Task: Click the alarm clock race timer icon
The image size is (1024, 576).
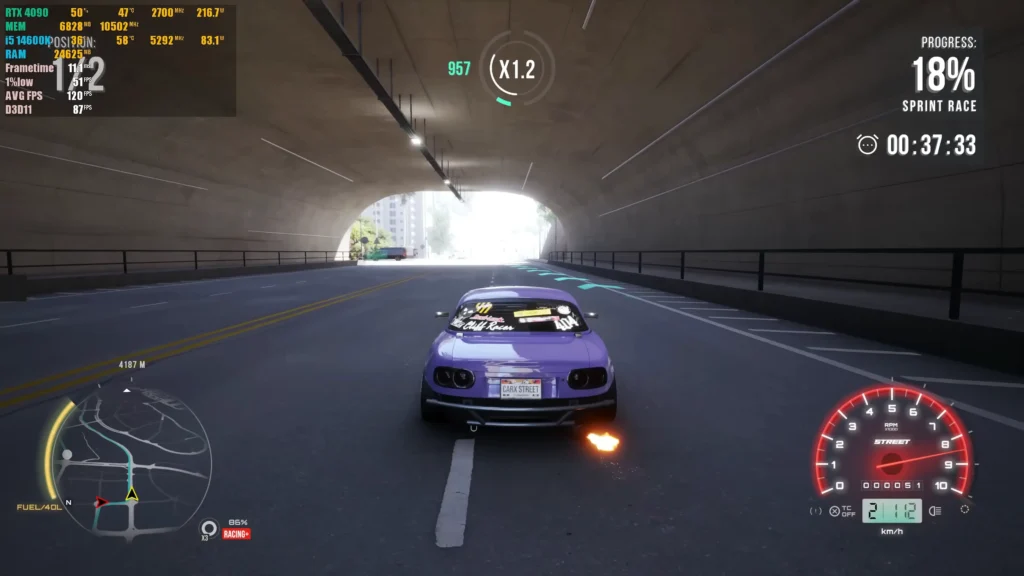Action: (x=867, y=145)
